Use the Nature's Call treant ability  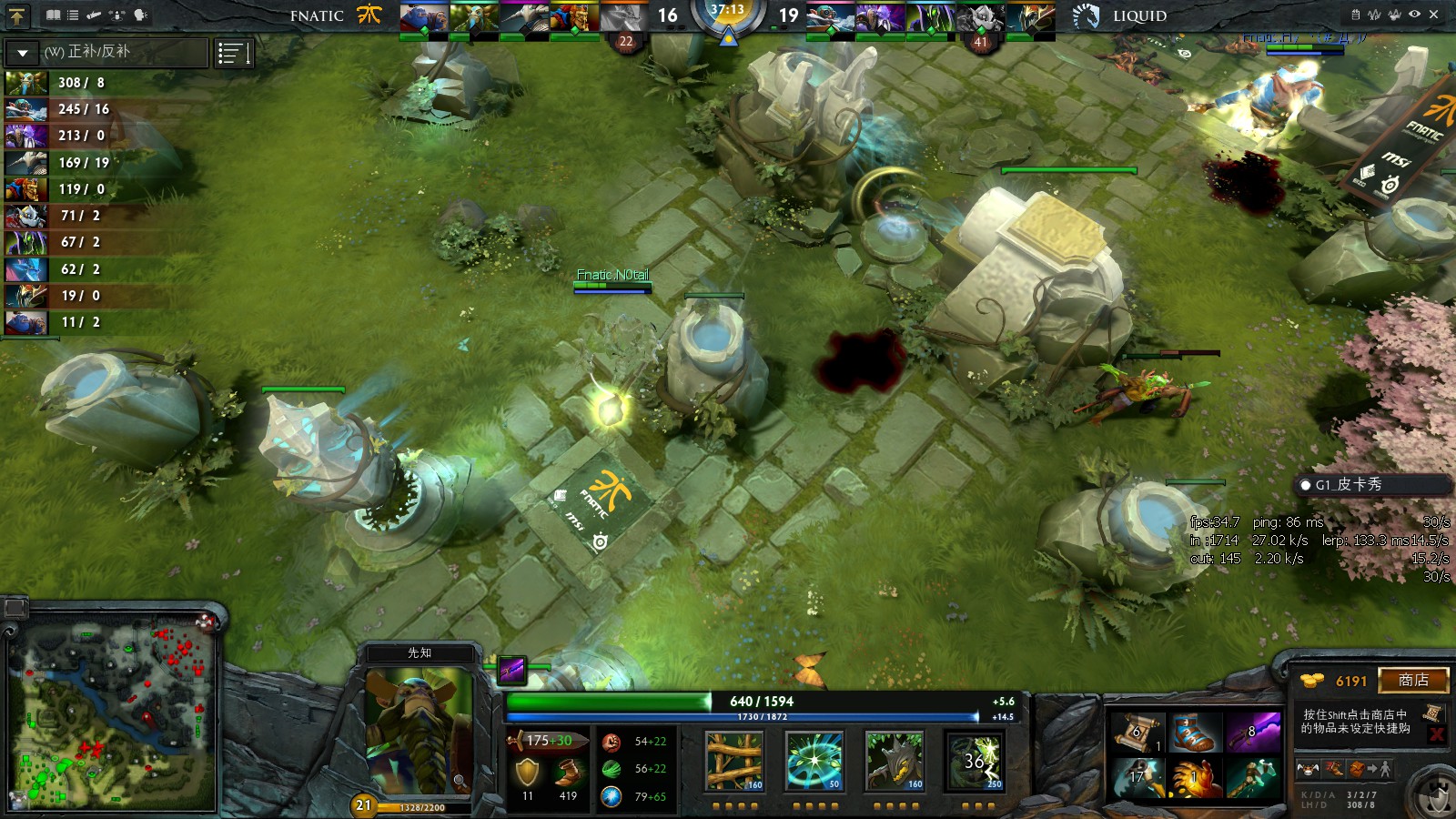tap(895, 761)
